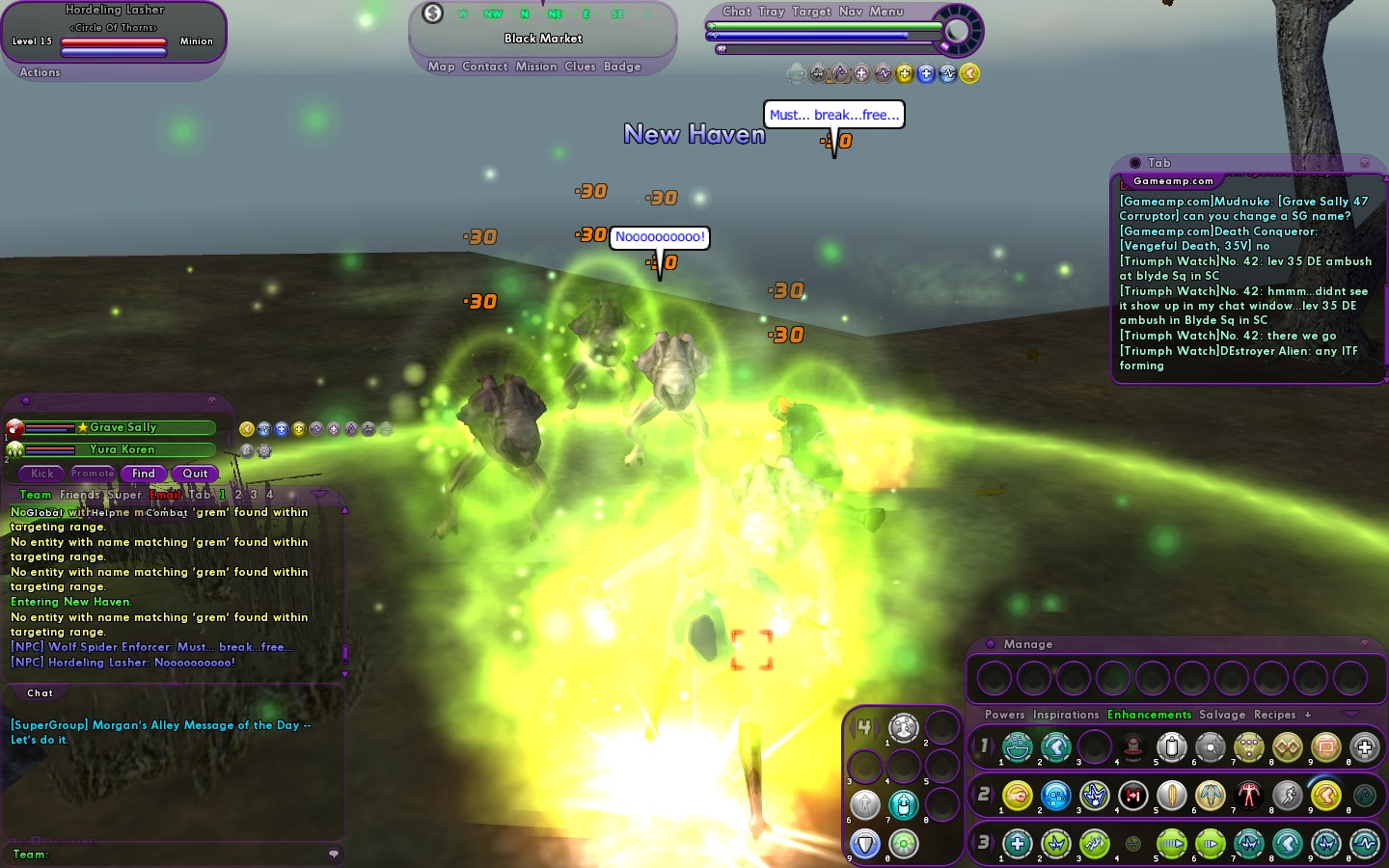Activate the red flexing figure power

[x=1249, y=796]
